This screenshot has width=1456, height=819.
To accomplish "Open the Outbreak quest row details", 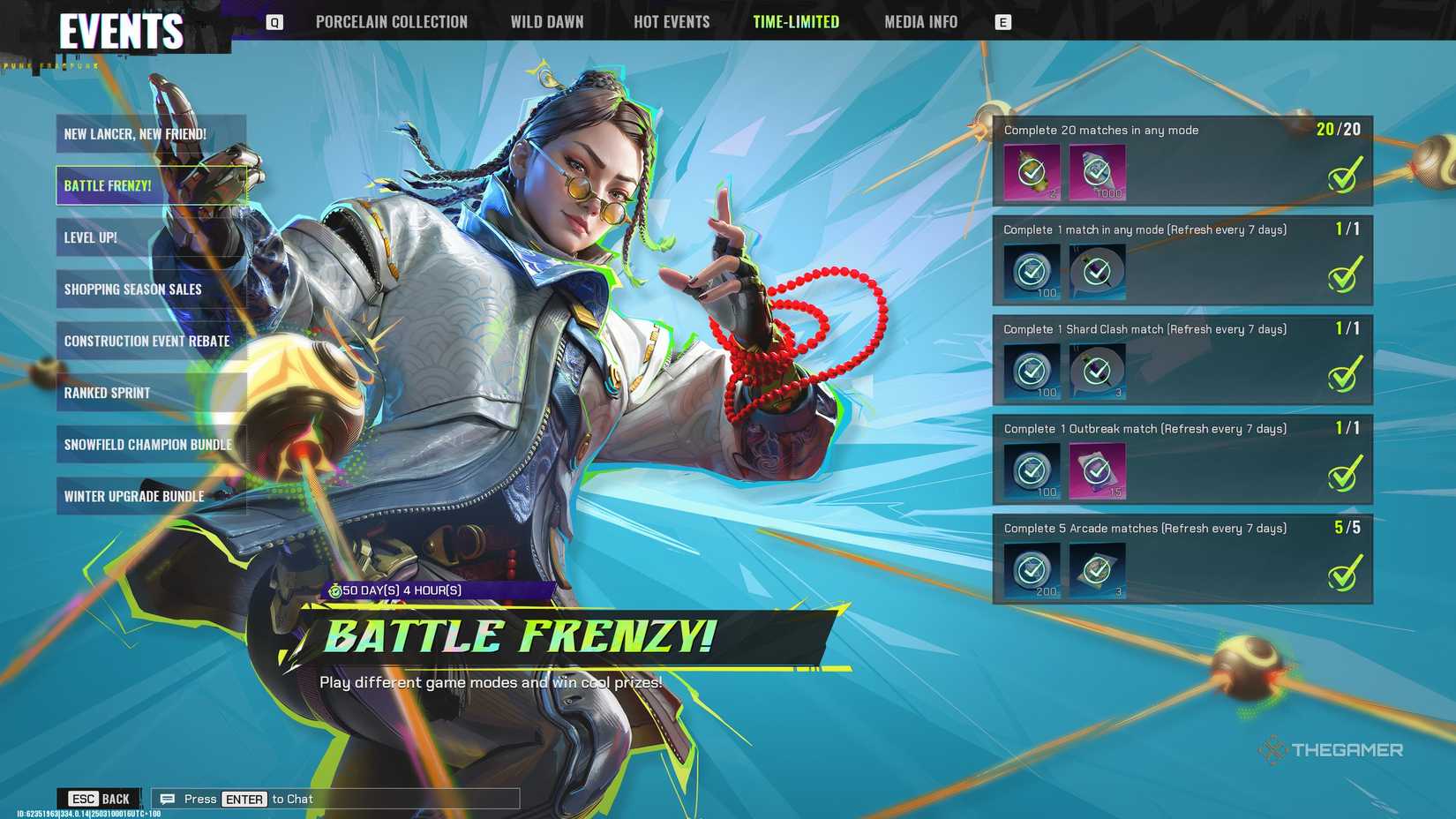I will pos(1182,462).
